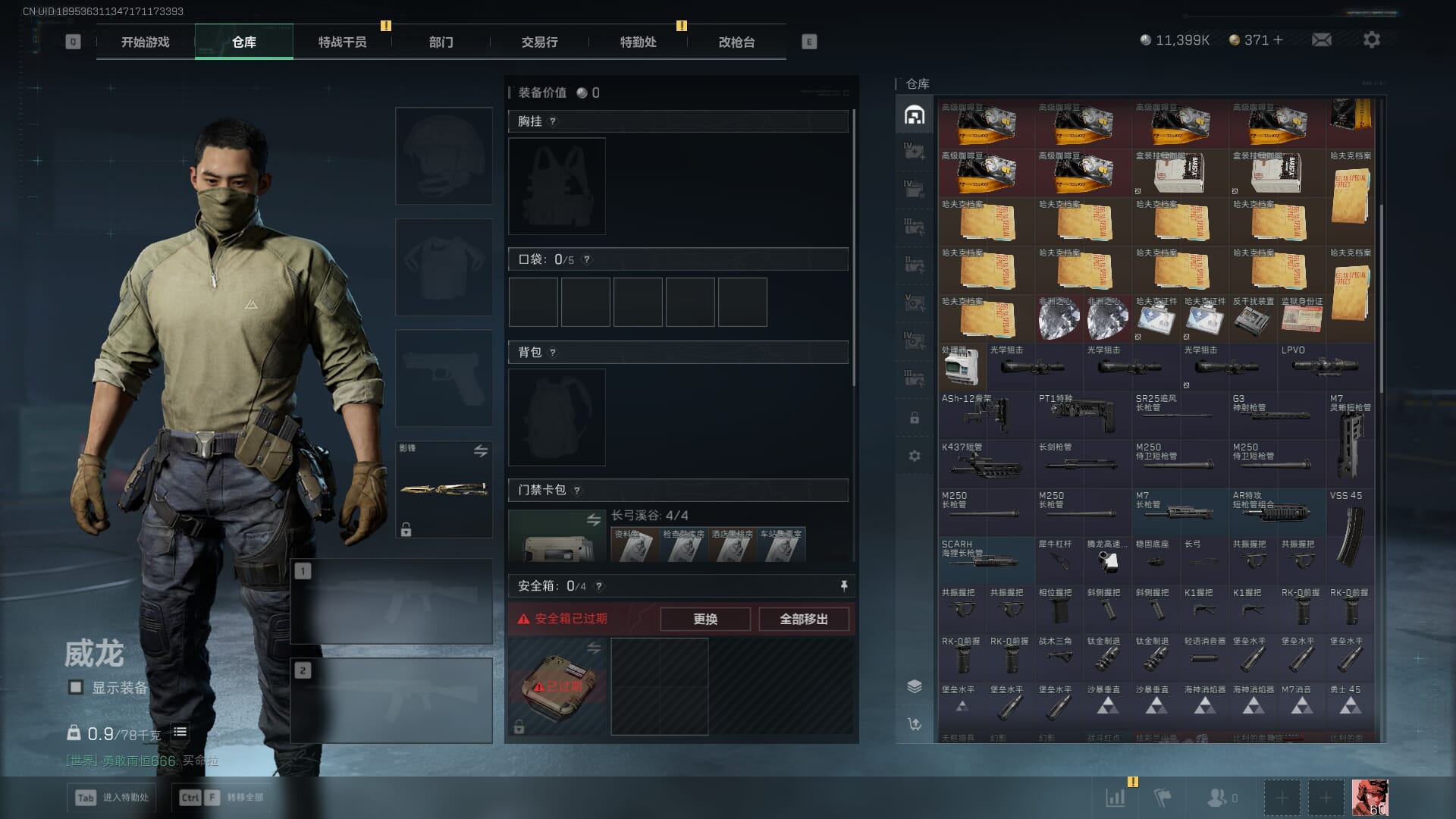Viewport: 1456px width, 819px height.
Task: Open the 开始游戏 tab
Action: [x=145, y=42]
